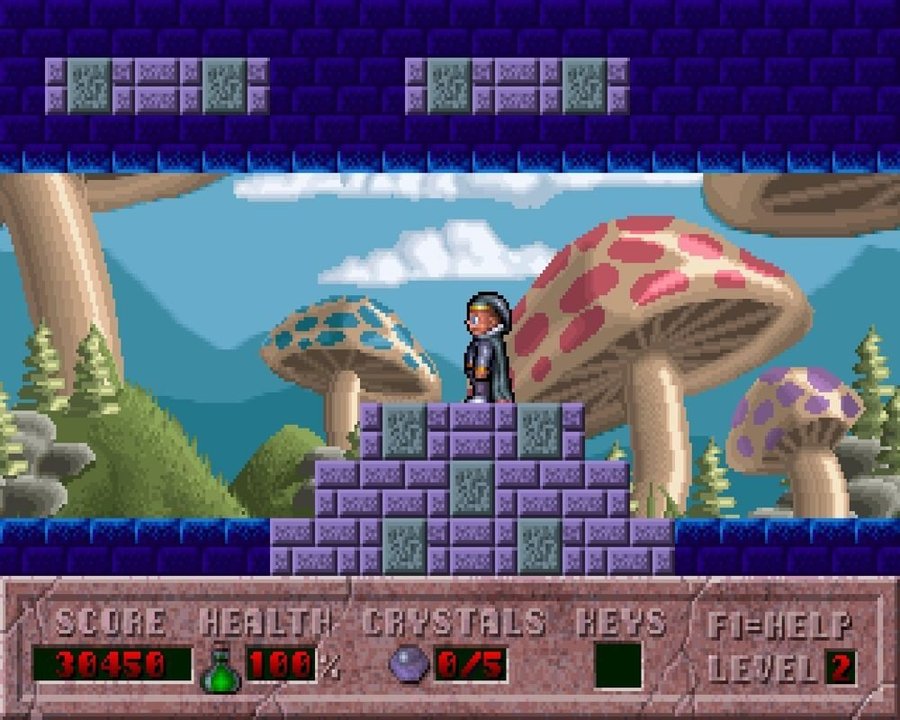The image size is (900, 720).
Task: Click the green health potion icon
Action: [221, 669]
